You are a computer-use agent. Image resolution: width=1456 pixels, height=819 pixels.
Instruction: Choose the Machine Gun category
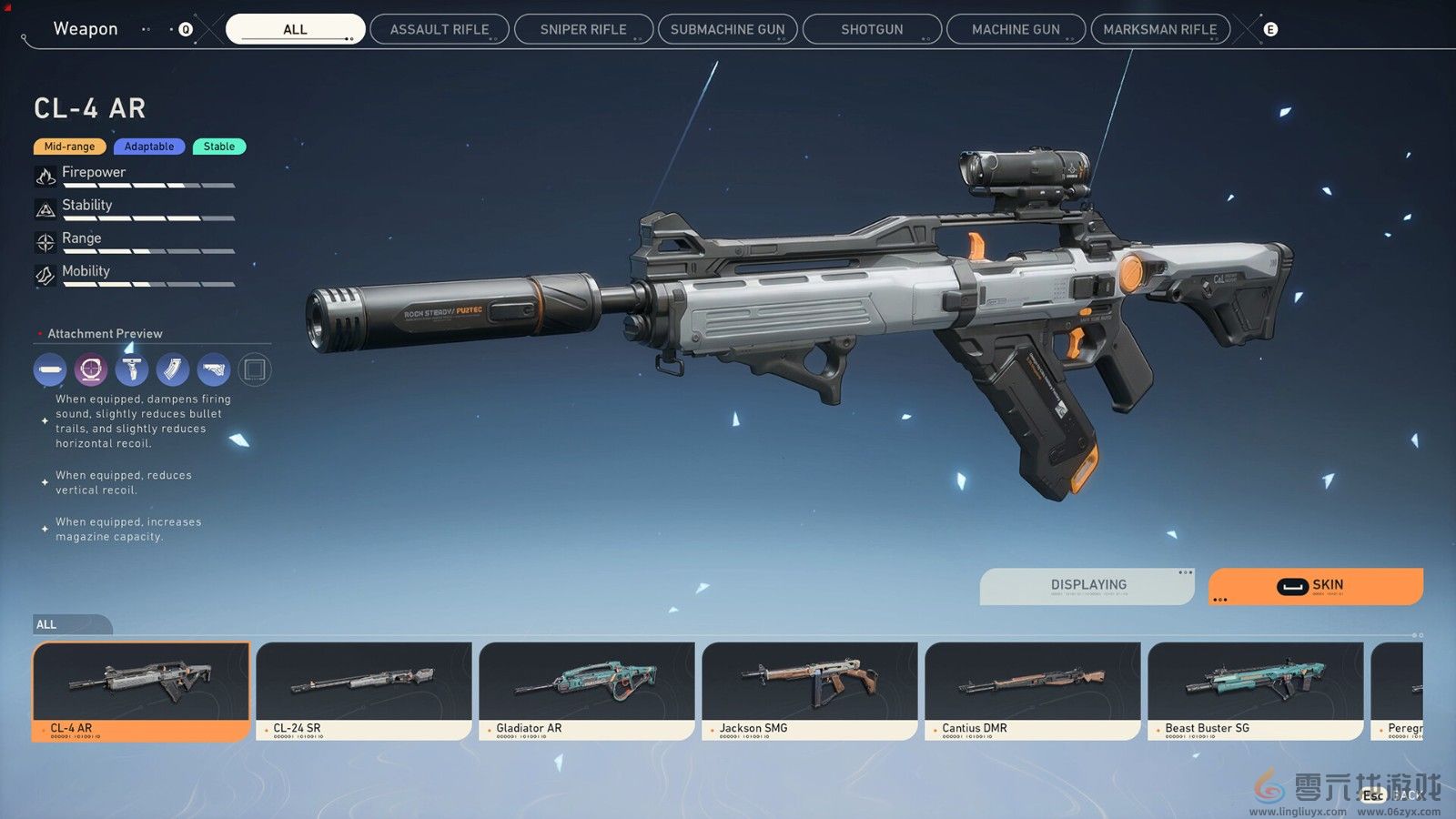point(1016,29)
